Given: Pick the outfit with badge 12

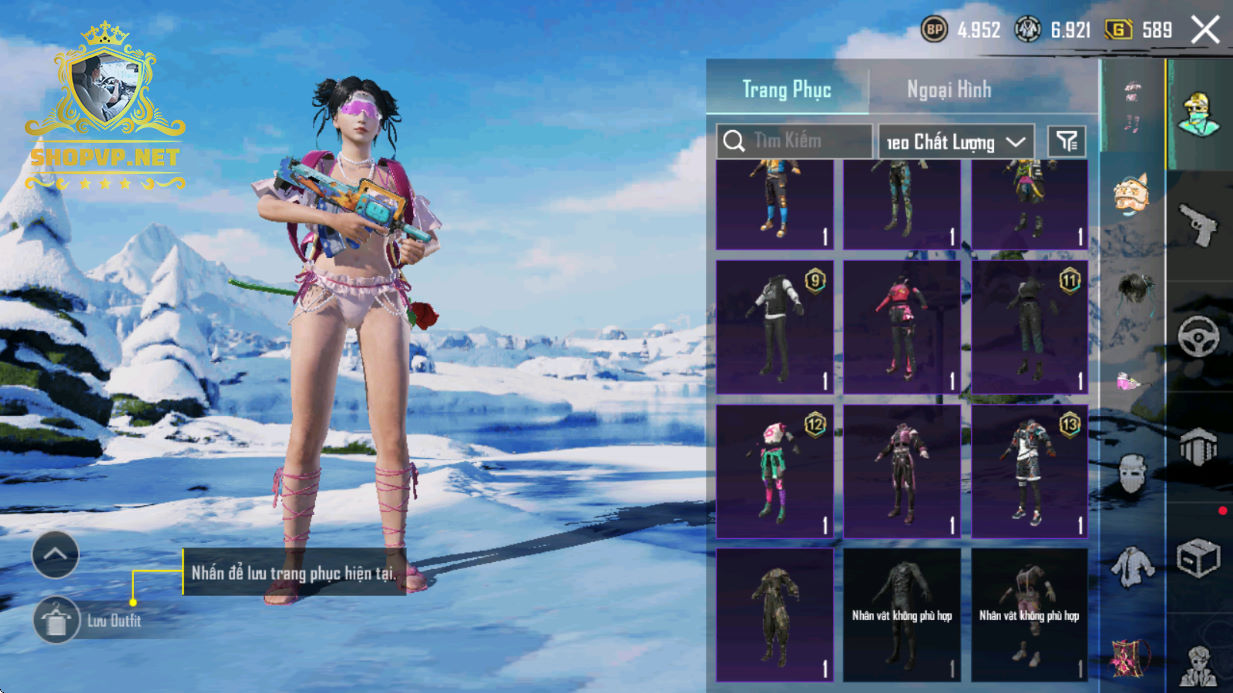Looking at the screenshot, I should point(775,471).
